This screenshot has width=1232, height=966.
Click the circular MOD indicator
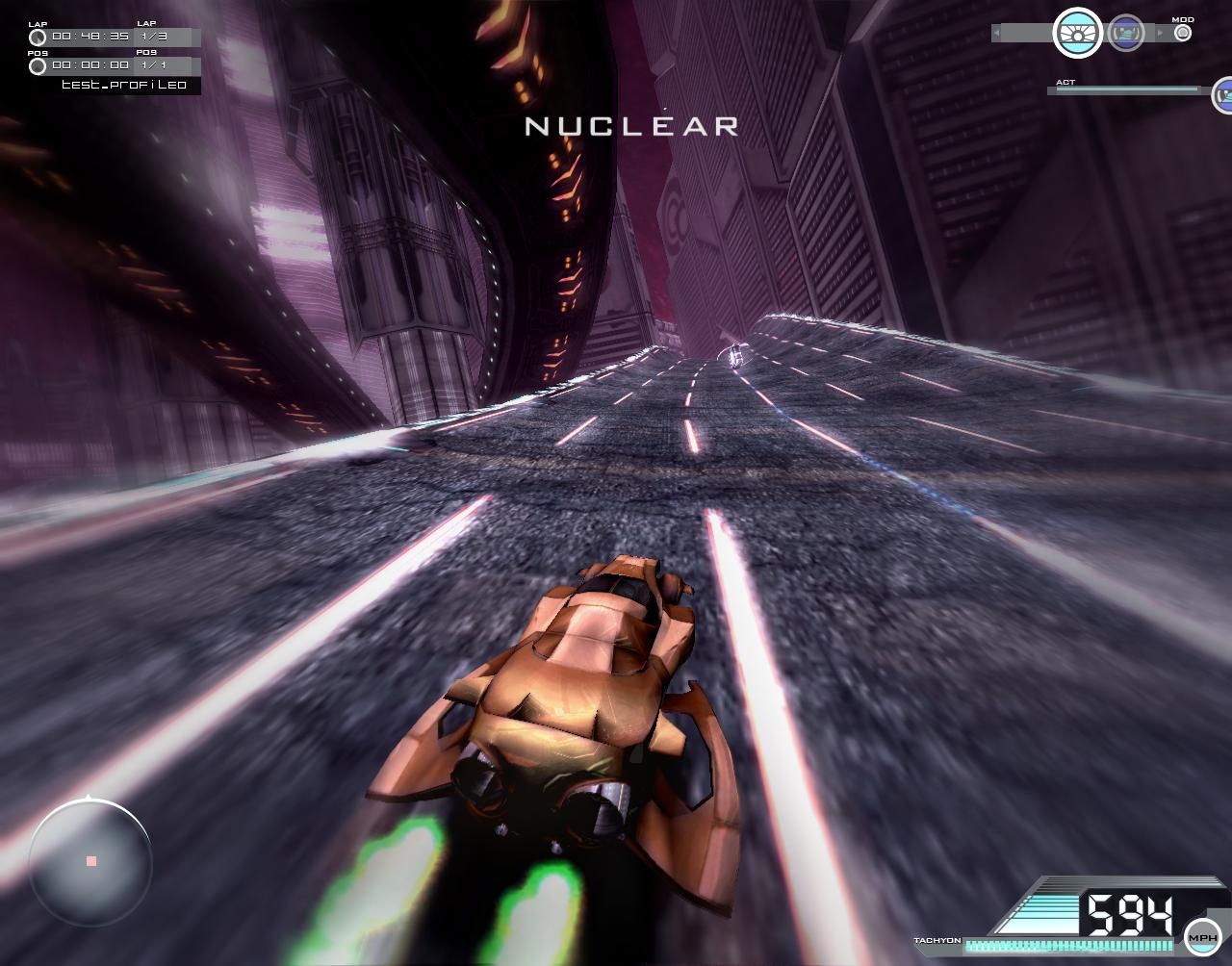1183,33
